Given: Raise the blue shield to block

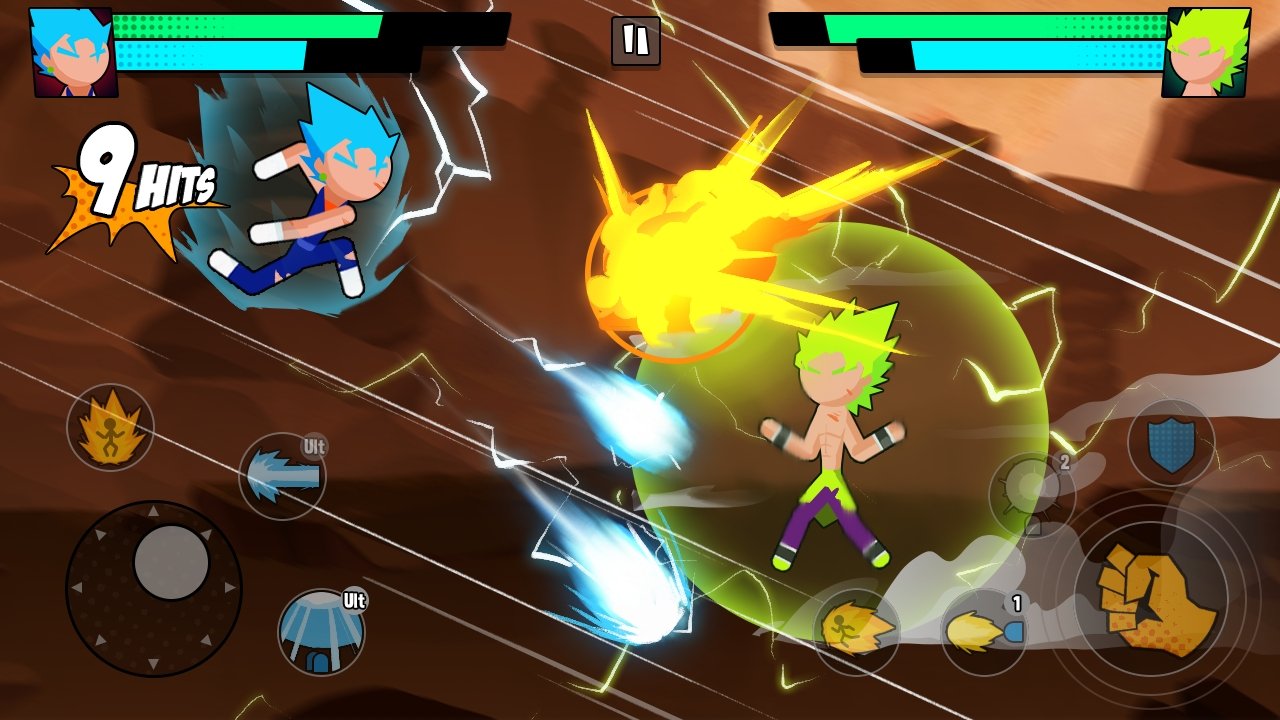Looking at the screenshot, I should (1171, 443).
